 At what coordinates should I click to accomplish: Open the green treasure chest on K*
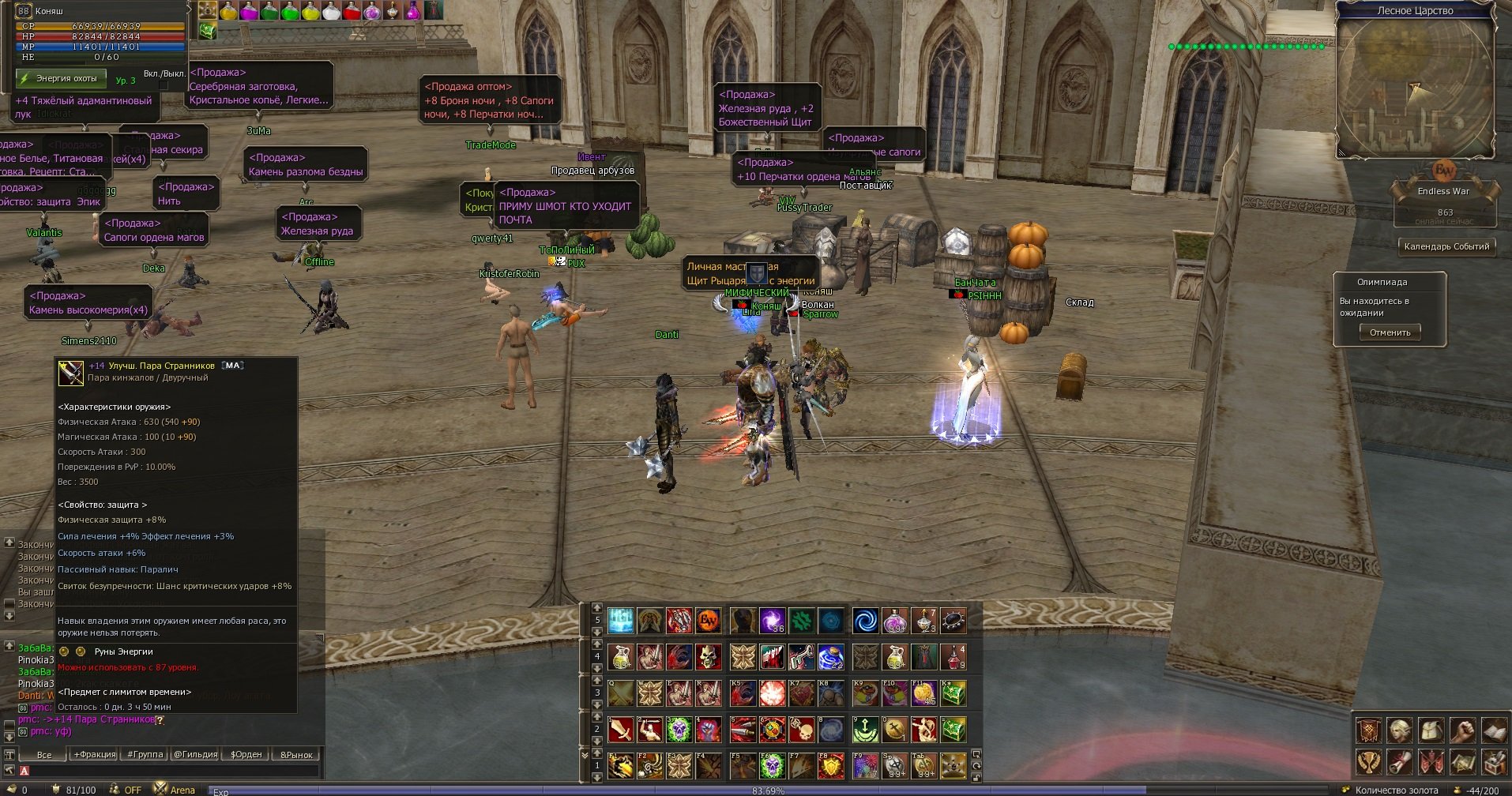pyautogui.click(x=953, y=693)
